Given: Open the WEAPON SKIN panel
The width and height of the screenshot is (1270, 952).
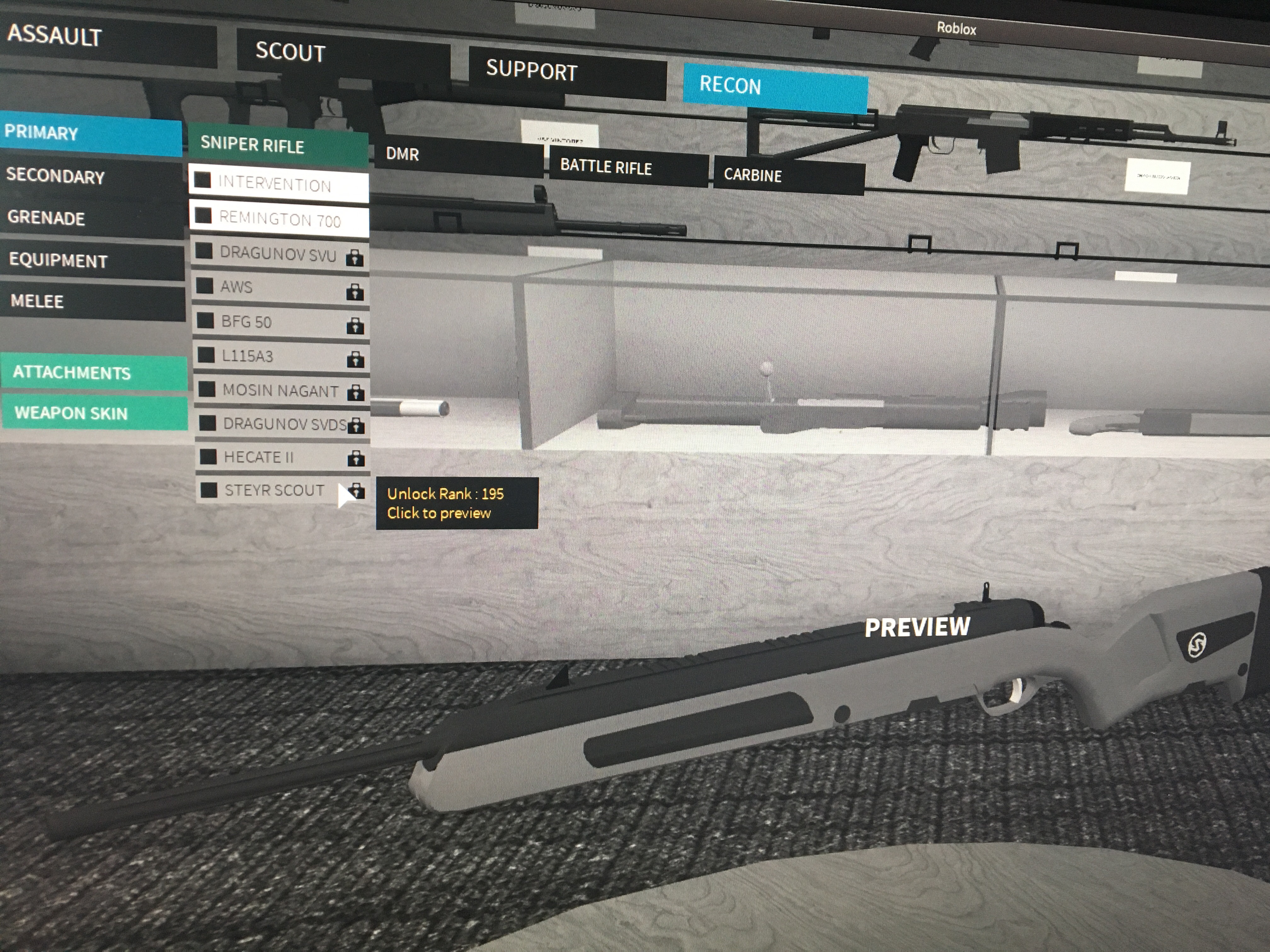Looking at the screenshot, I should (x=72, y=413).
